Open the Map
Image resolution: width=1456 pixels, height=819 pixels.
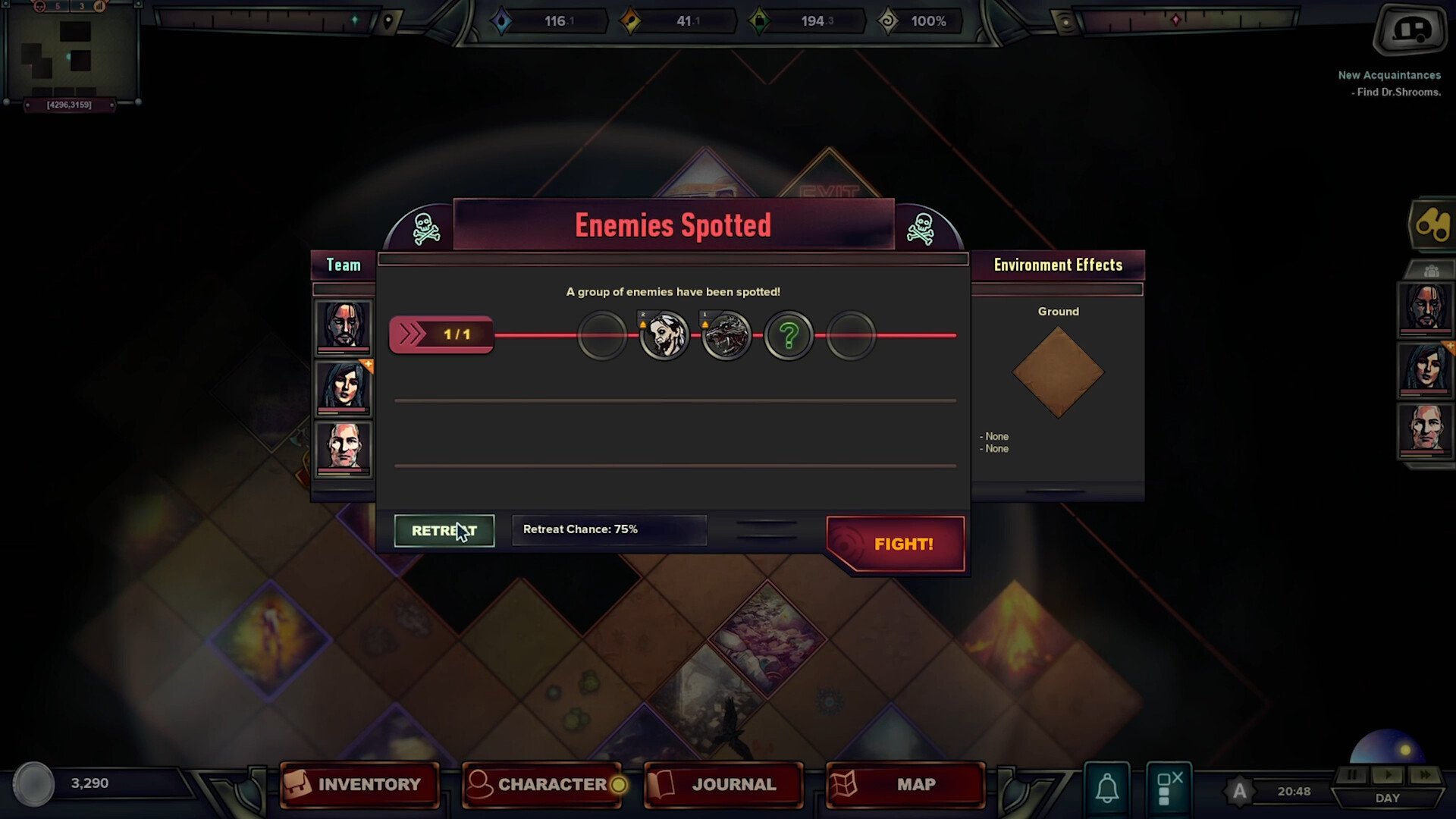point(905,784)
